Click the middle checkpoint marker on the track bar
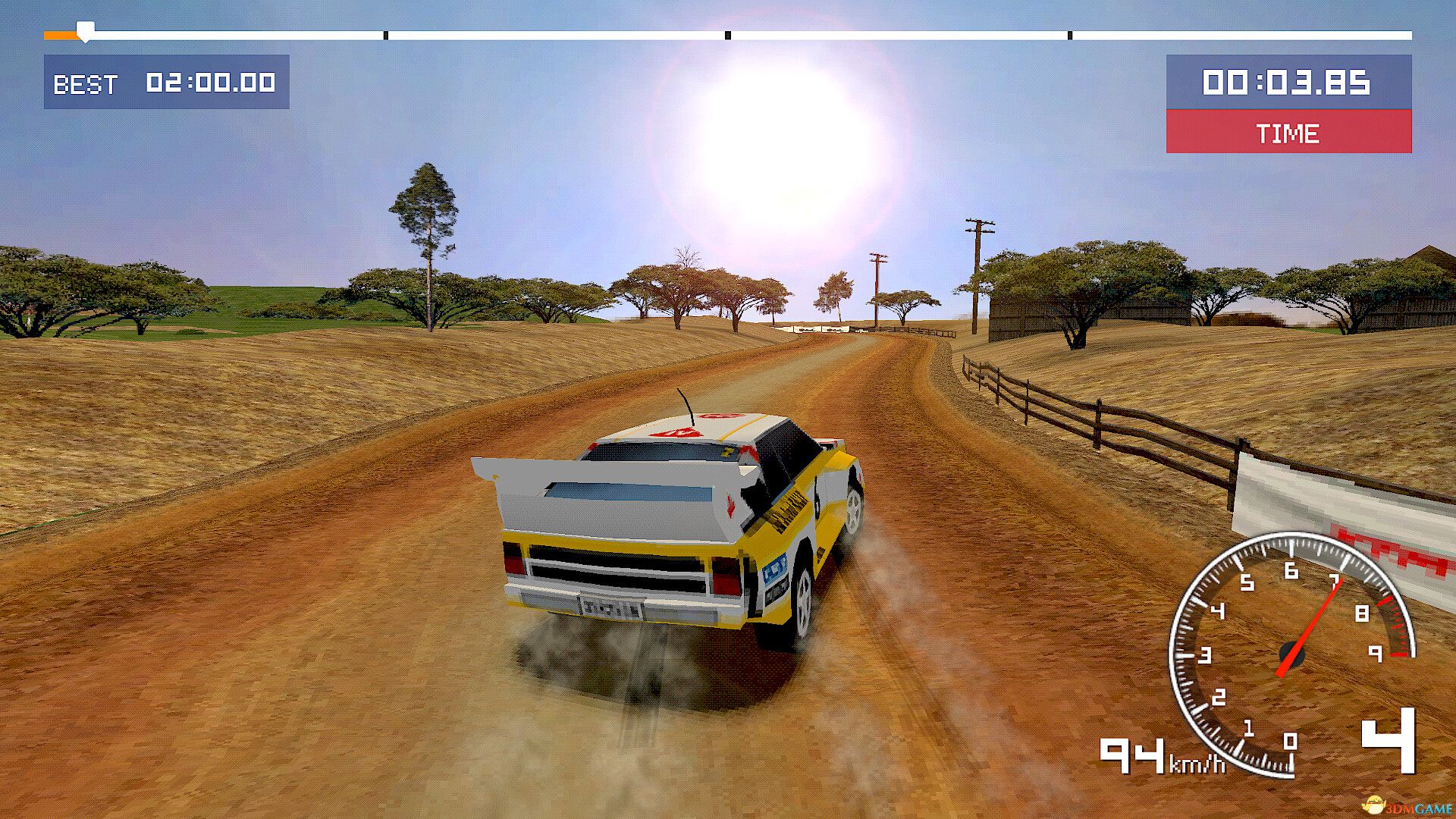This screenshot has width=1456, height=819. click(728, 33)
